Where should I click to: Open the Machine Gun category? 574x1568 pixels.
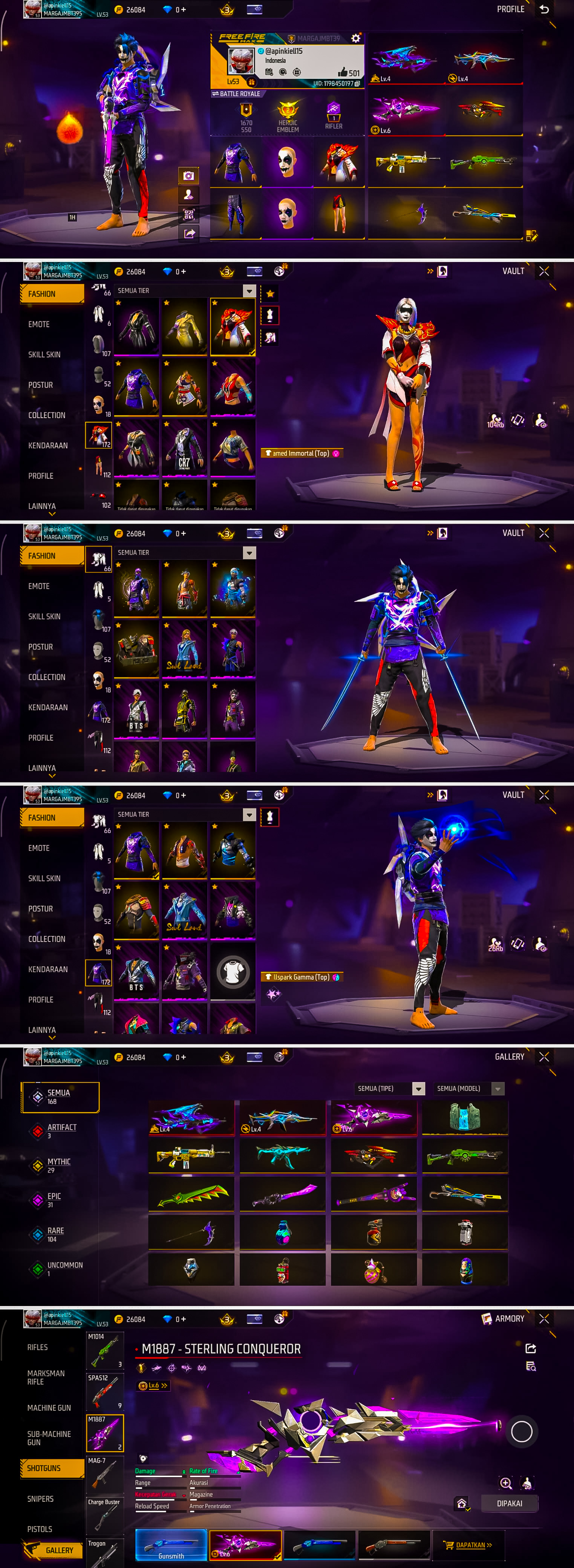pos(49,1408)
